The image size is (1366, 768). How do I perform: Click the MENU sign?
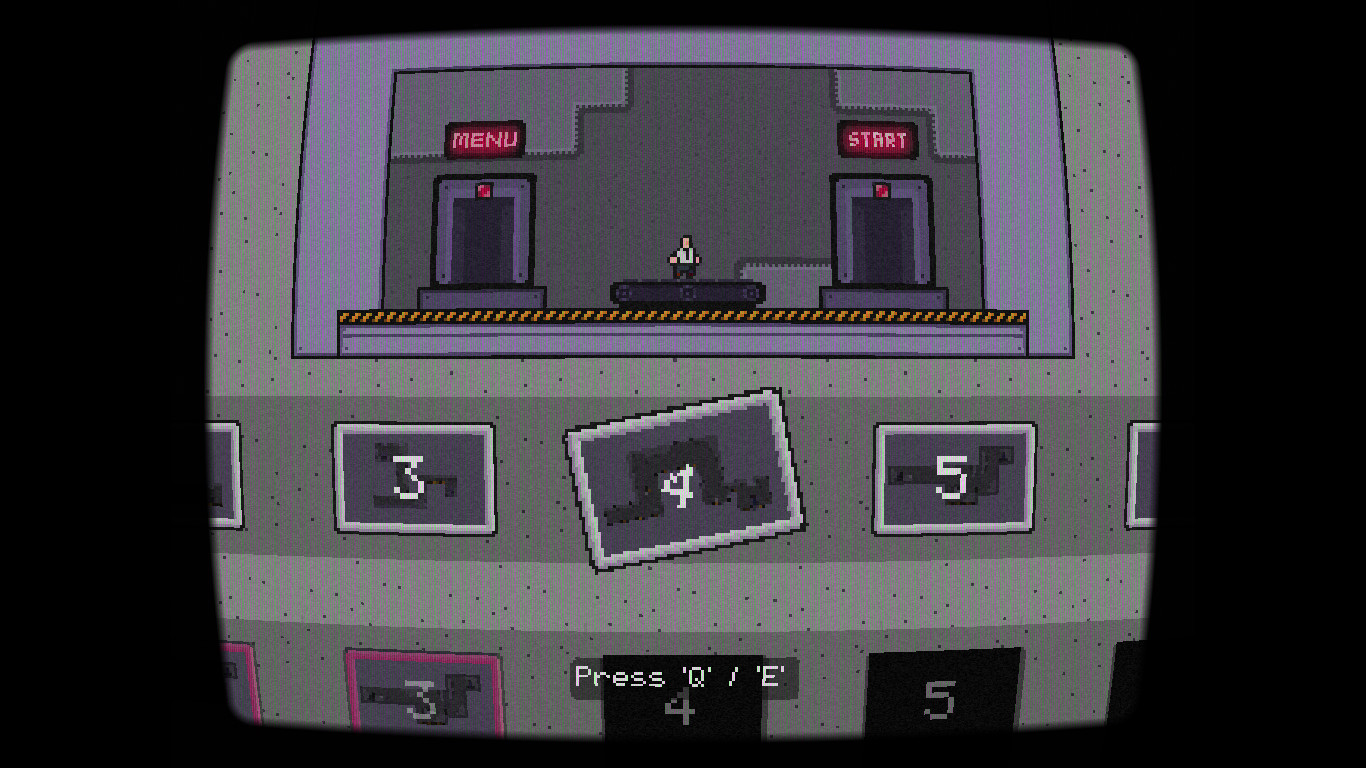(x=485, y=138)
